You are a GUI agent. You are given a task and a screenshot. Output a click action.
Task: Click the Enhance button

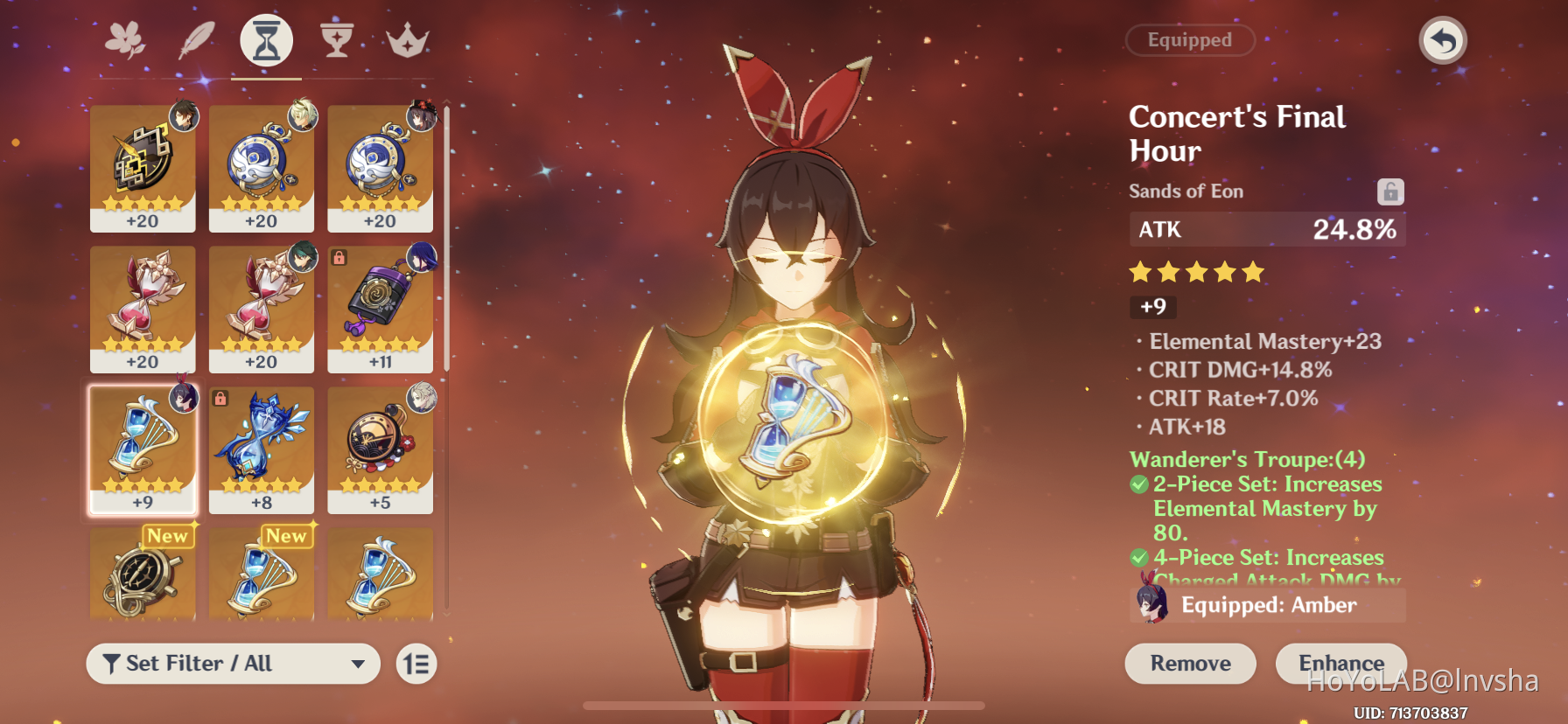click(x=1340, y=663)
